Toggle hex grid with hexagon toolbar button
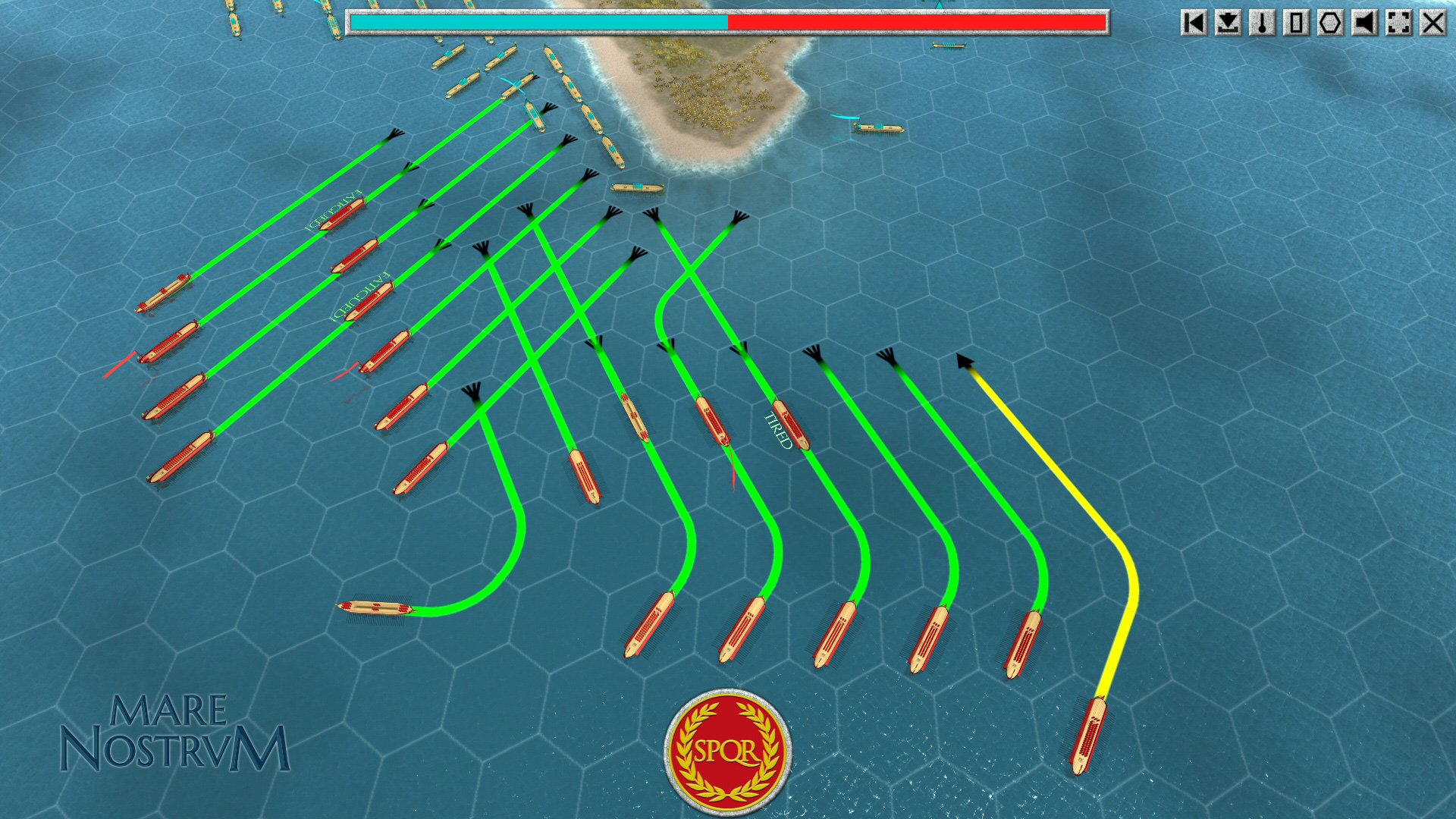1456x819 pixels. coord(1332,23)
